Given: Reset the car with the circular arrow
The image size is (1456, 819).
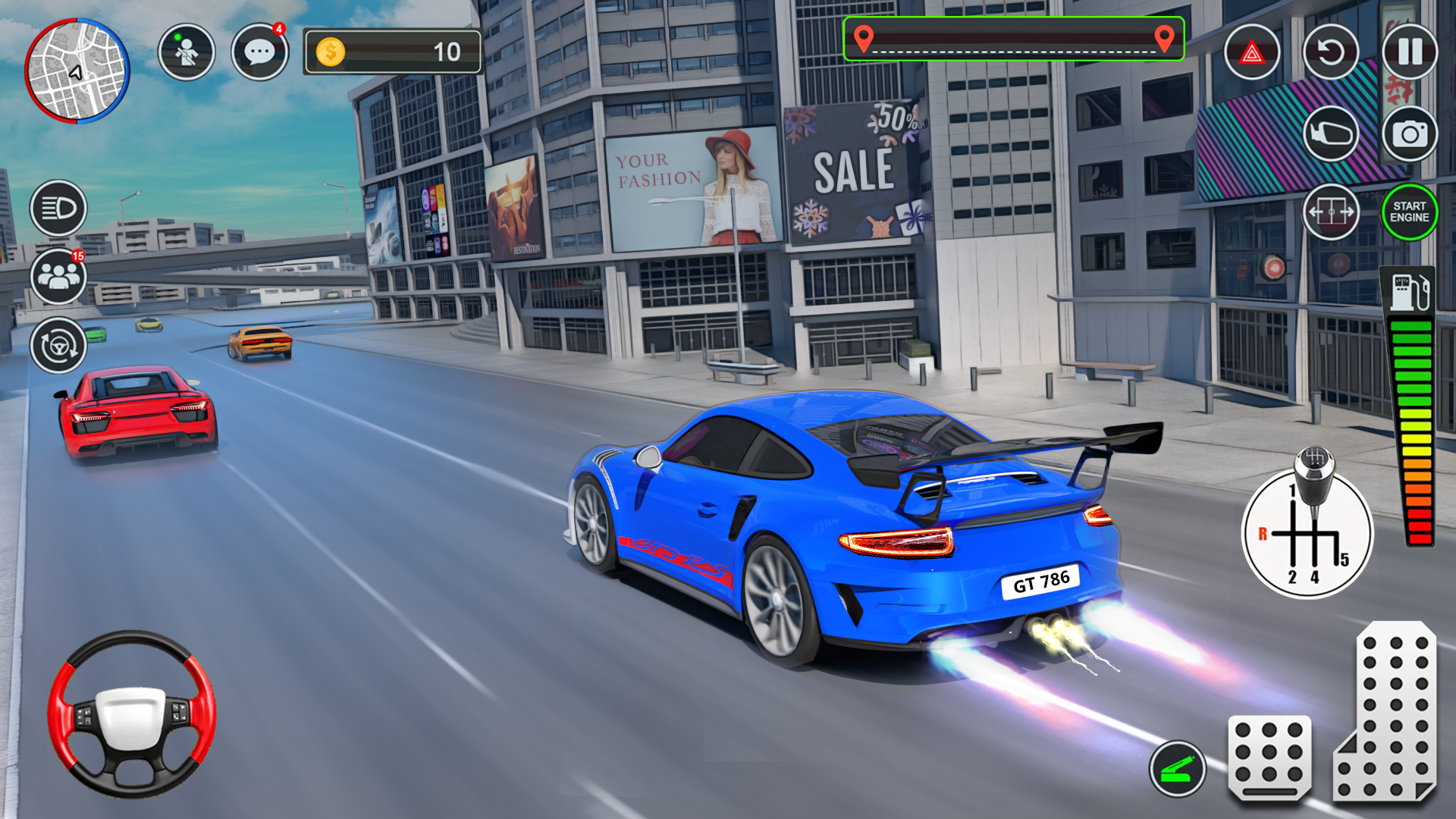Looking at the screenshot, I should 1331,52.
